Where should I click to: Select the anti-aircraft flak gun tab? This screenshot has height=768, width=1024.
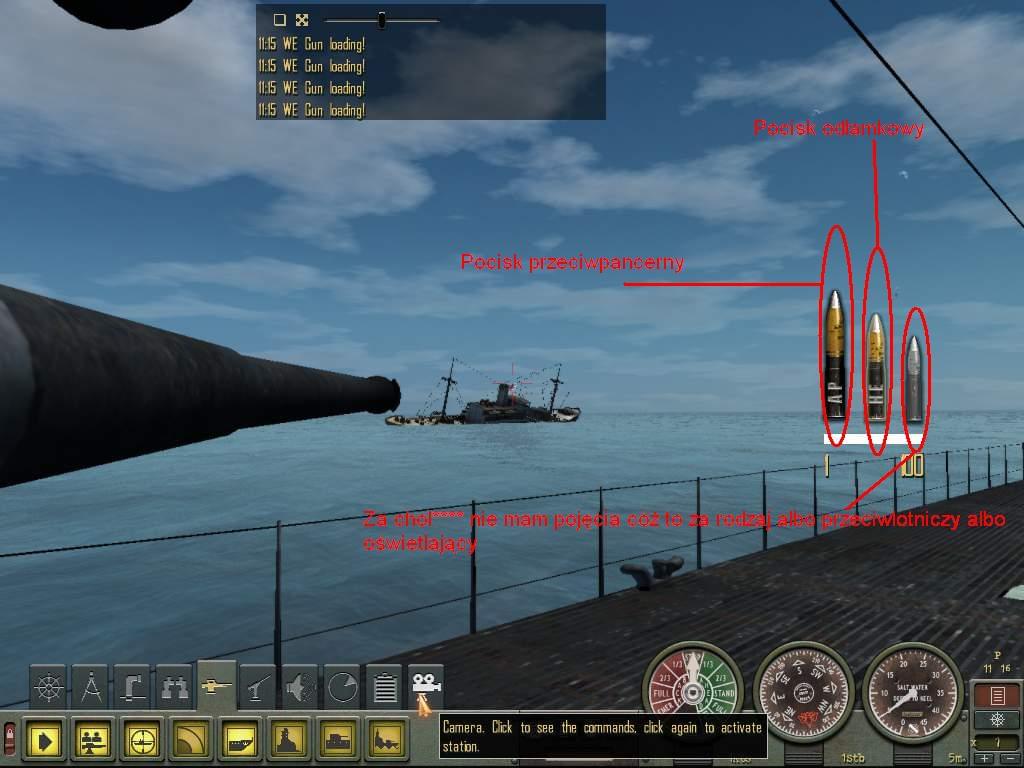[259, 687]
